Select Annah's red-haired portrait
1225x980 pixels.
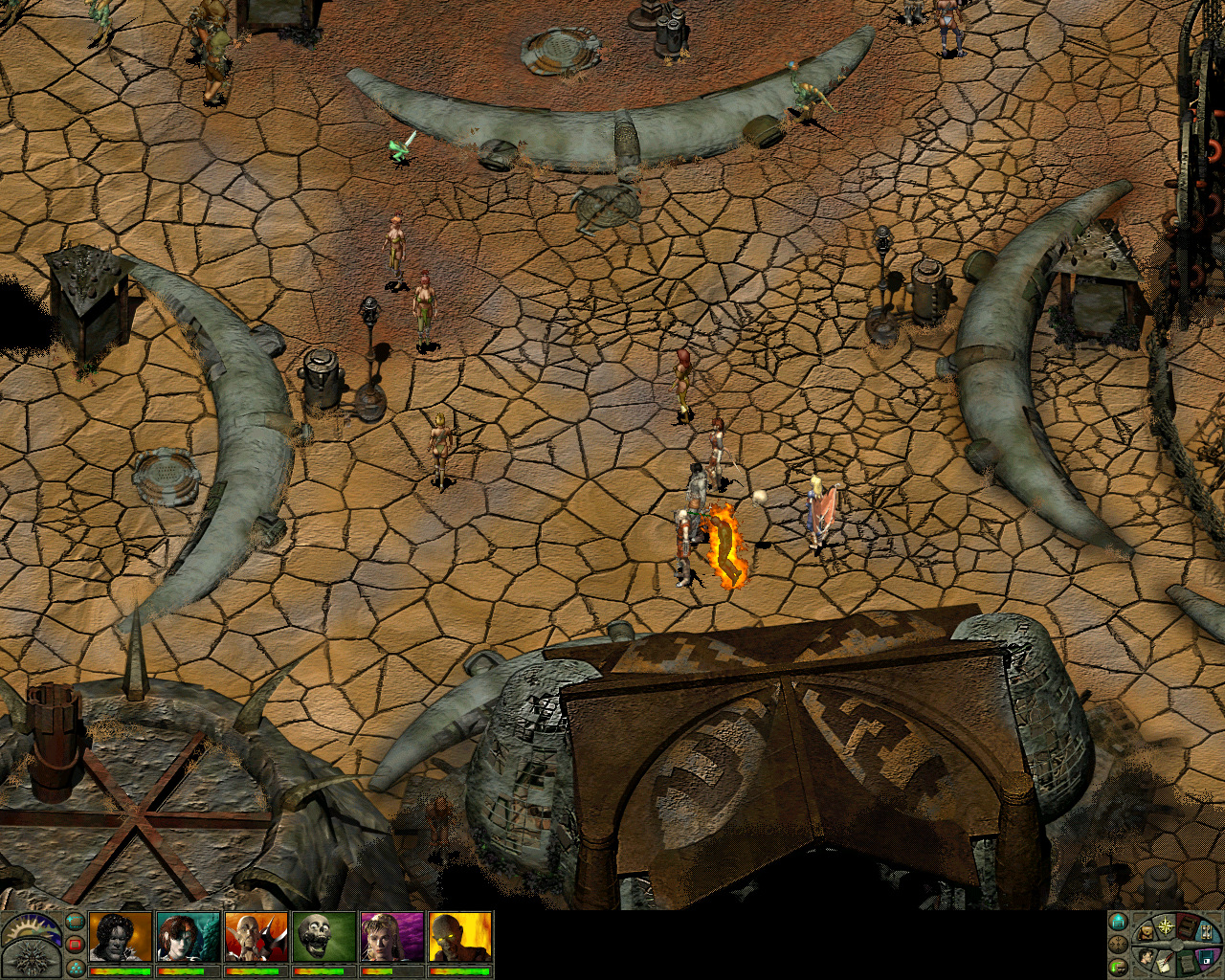189,936
